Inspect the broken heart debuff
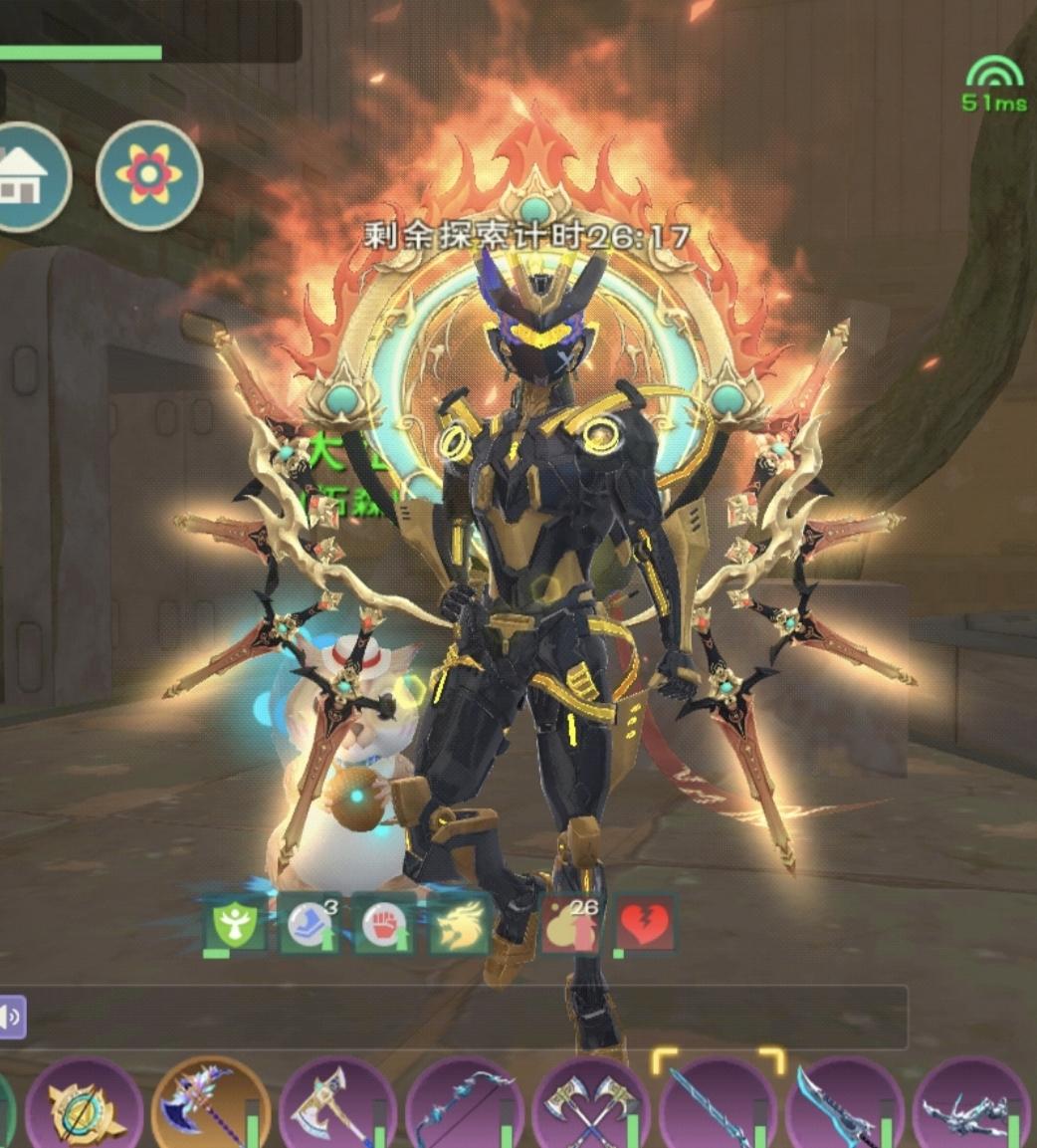 pyautogui.click(x=644, y=926)
